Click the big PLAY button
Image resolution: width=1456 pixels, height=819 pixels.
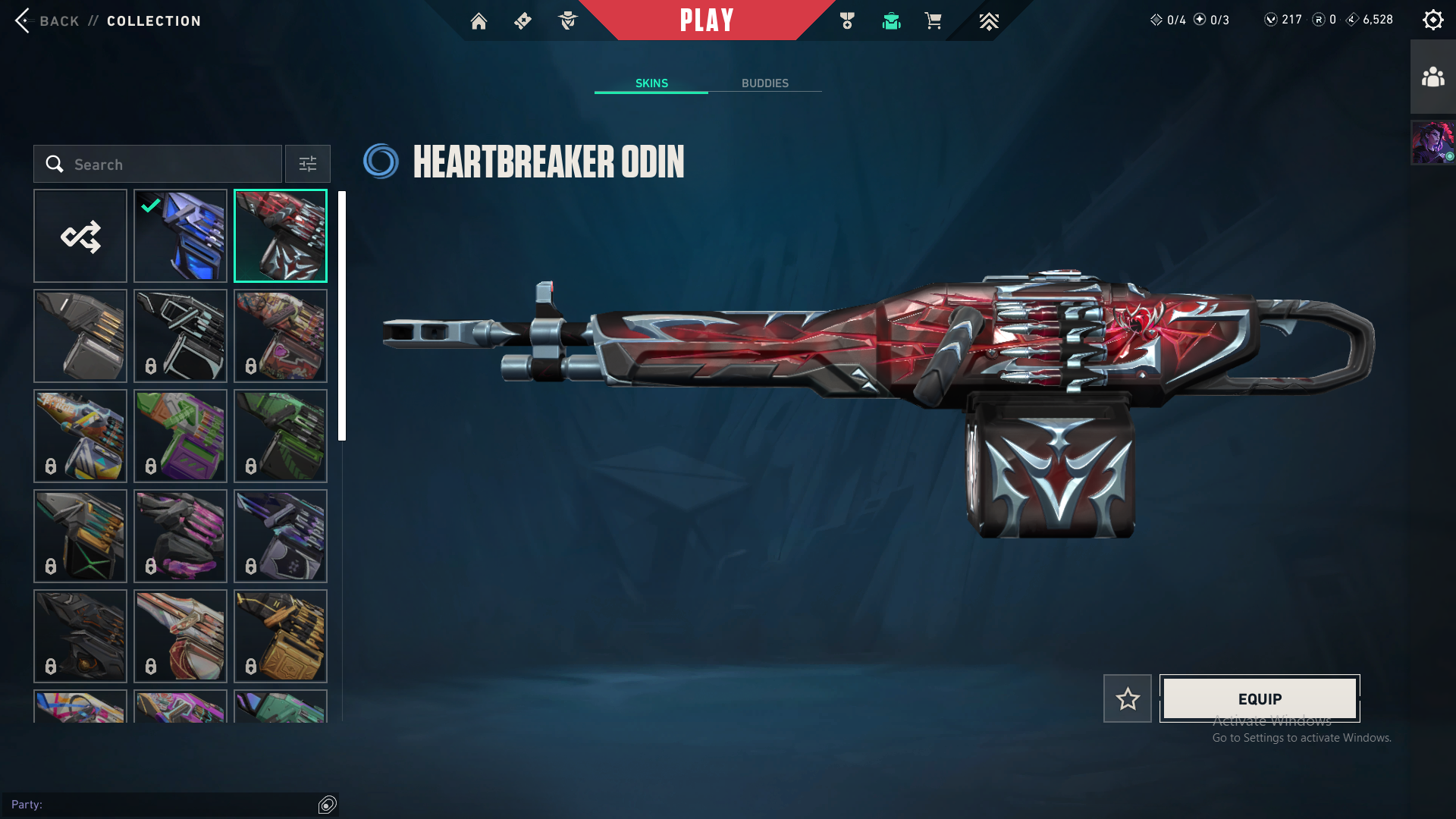(x=707, y=20)
